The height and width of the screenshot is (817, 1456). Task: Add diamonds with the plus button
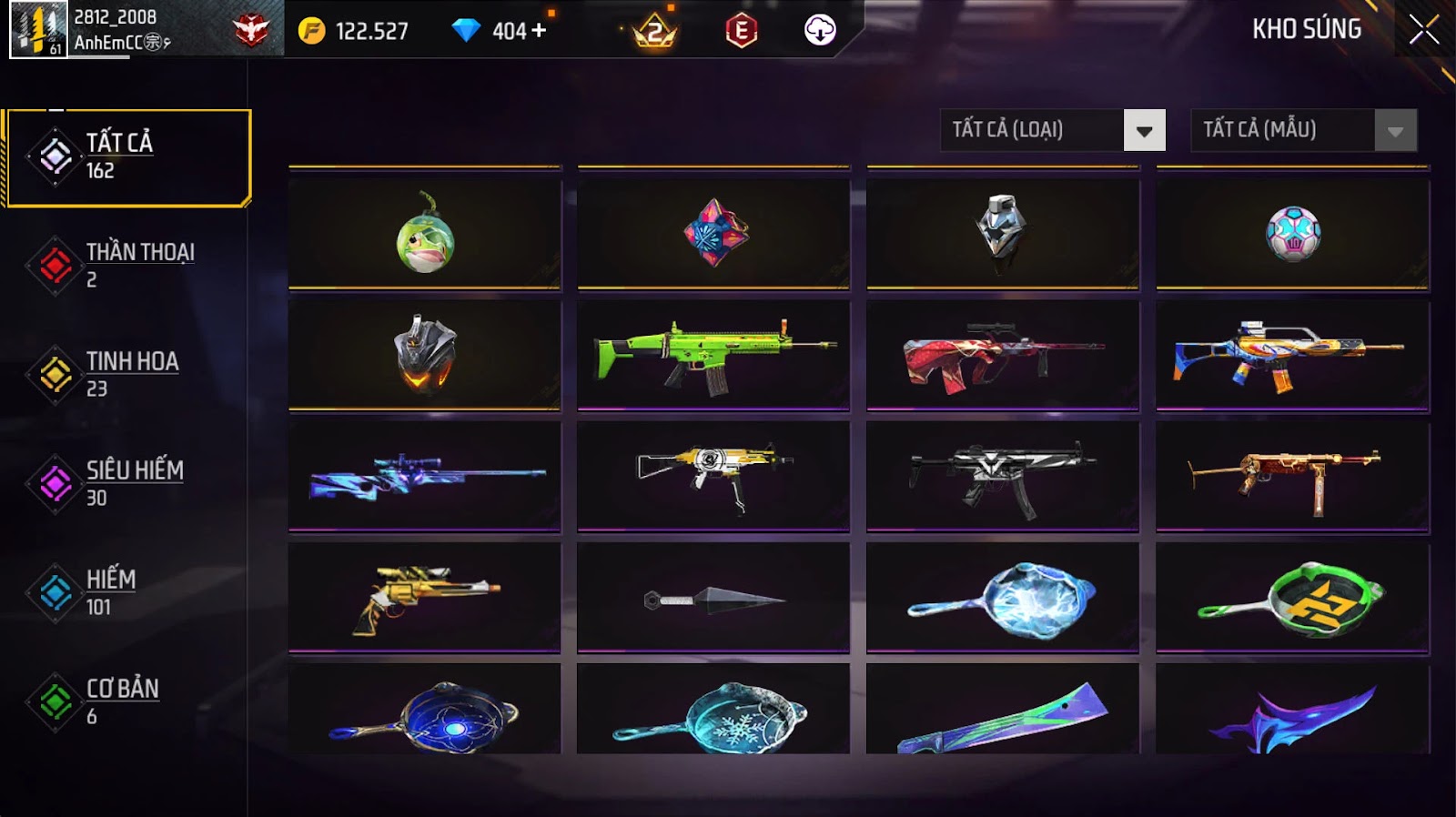coord(539,30)
